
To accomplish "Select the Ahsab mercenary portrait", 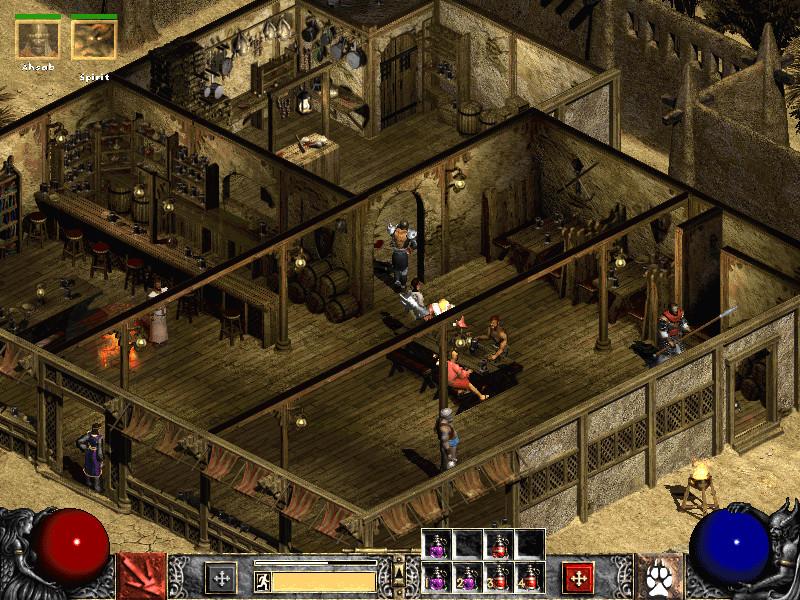I will click(x=38, y=40).
